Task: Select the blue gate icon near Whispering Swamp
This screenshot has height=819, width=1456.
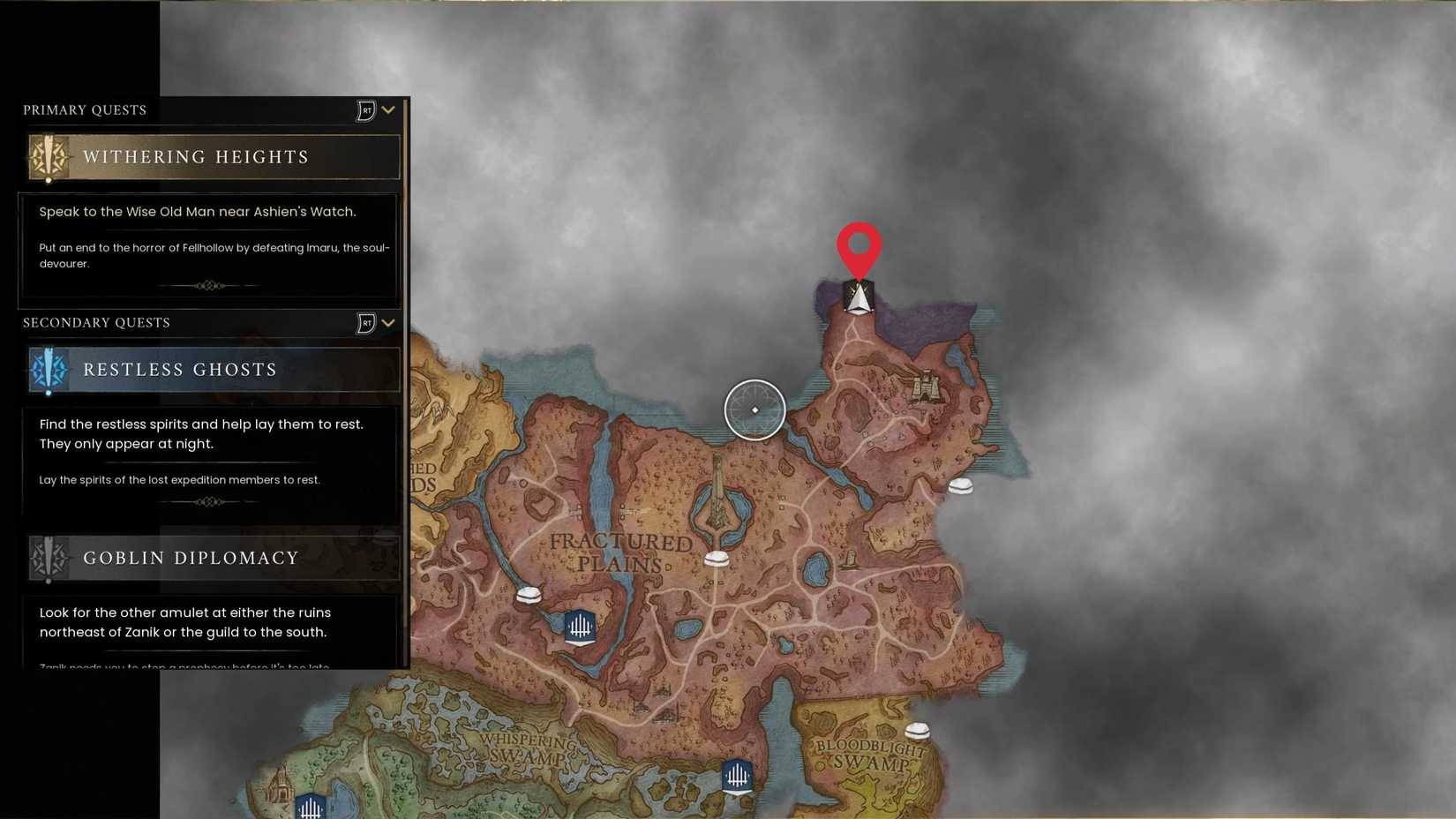Action: pyautogui.click(x=736, y=776)
